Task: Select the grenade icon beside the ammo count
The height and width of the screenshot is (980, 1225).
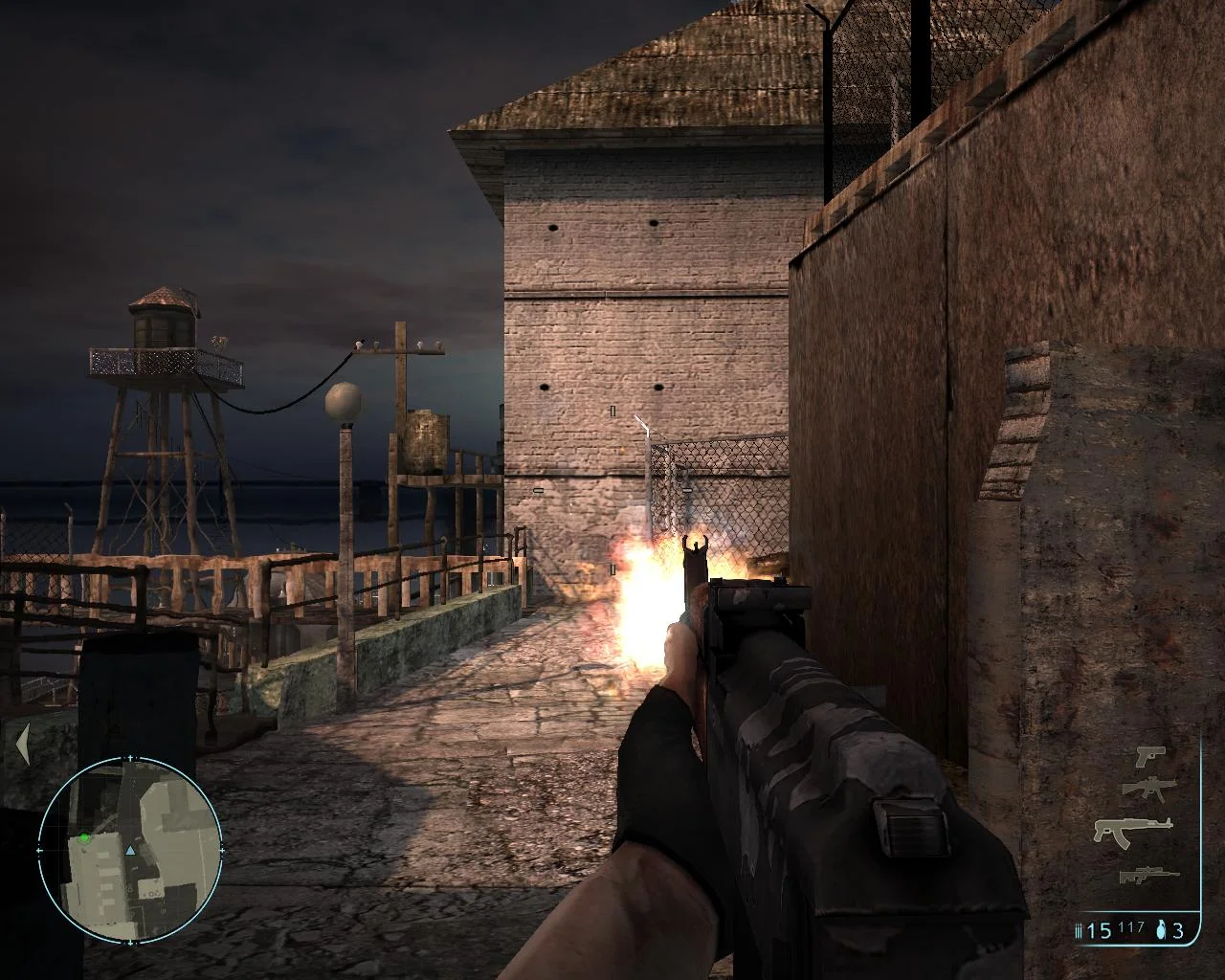Action: click(1162, 929)
